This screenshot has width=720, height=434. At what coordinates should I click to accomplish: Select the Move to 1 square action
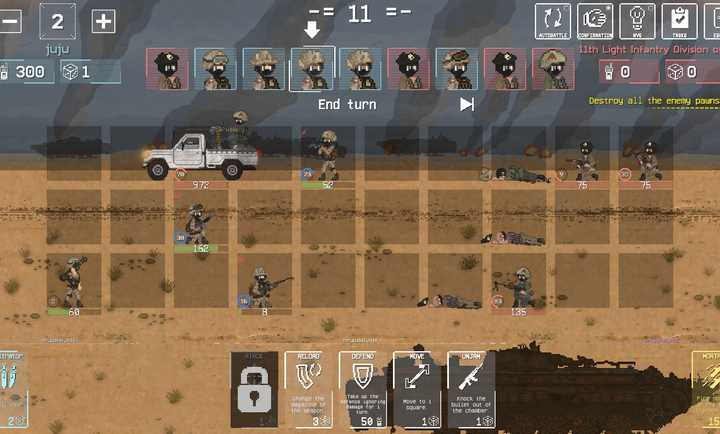pos(416,390)
